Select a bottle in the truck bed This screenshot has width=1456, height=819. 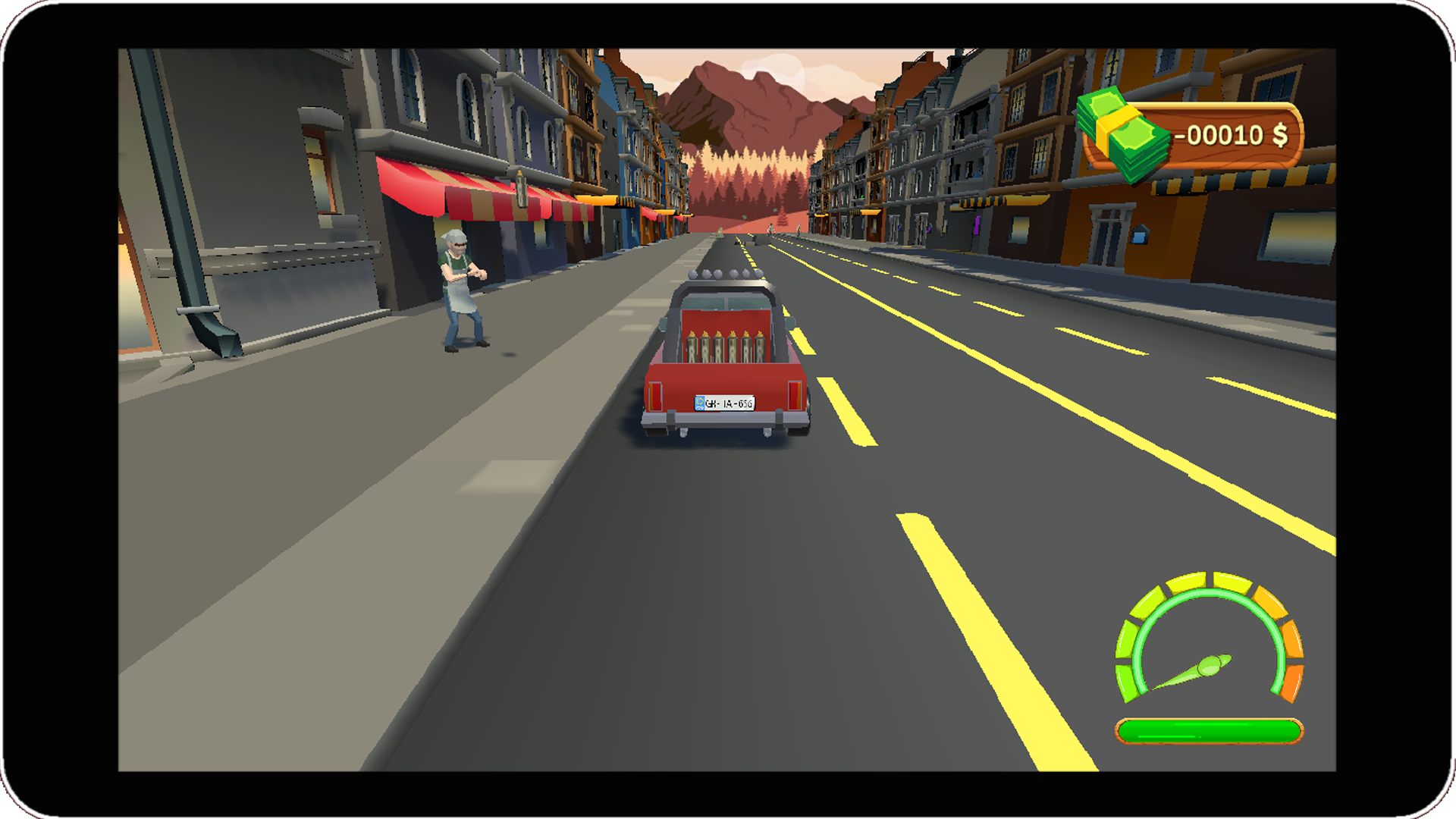pos(720,347)
